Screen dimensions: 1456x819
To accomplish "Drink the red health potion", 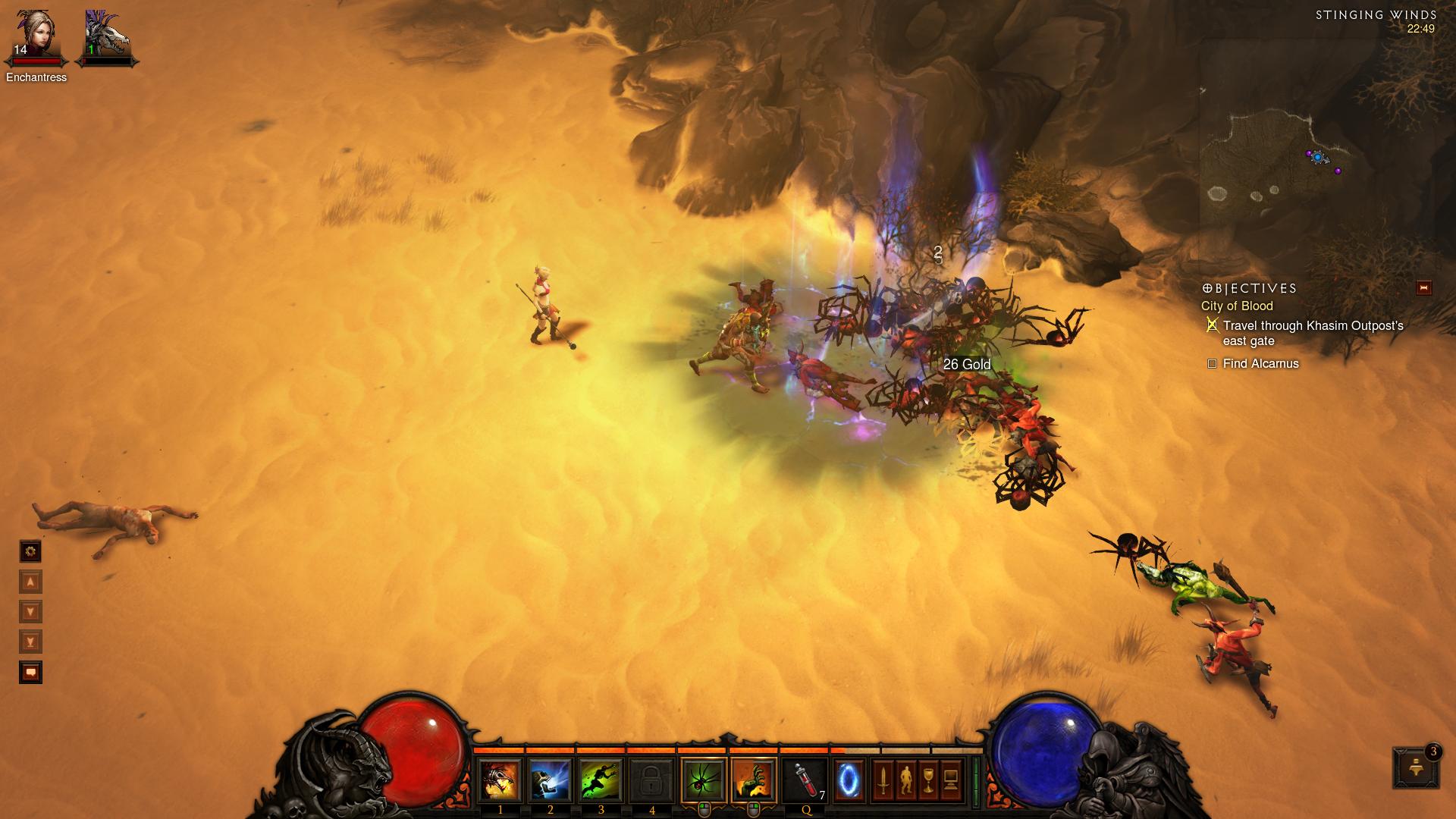I will click(x=805, y=780).
